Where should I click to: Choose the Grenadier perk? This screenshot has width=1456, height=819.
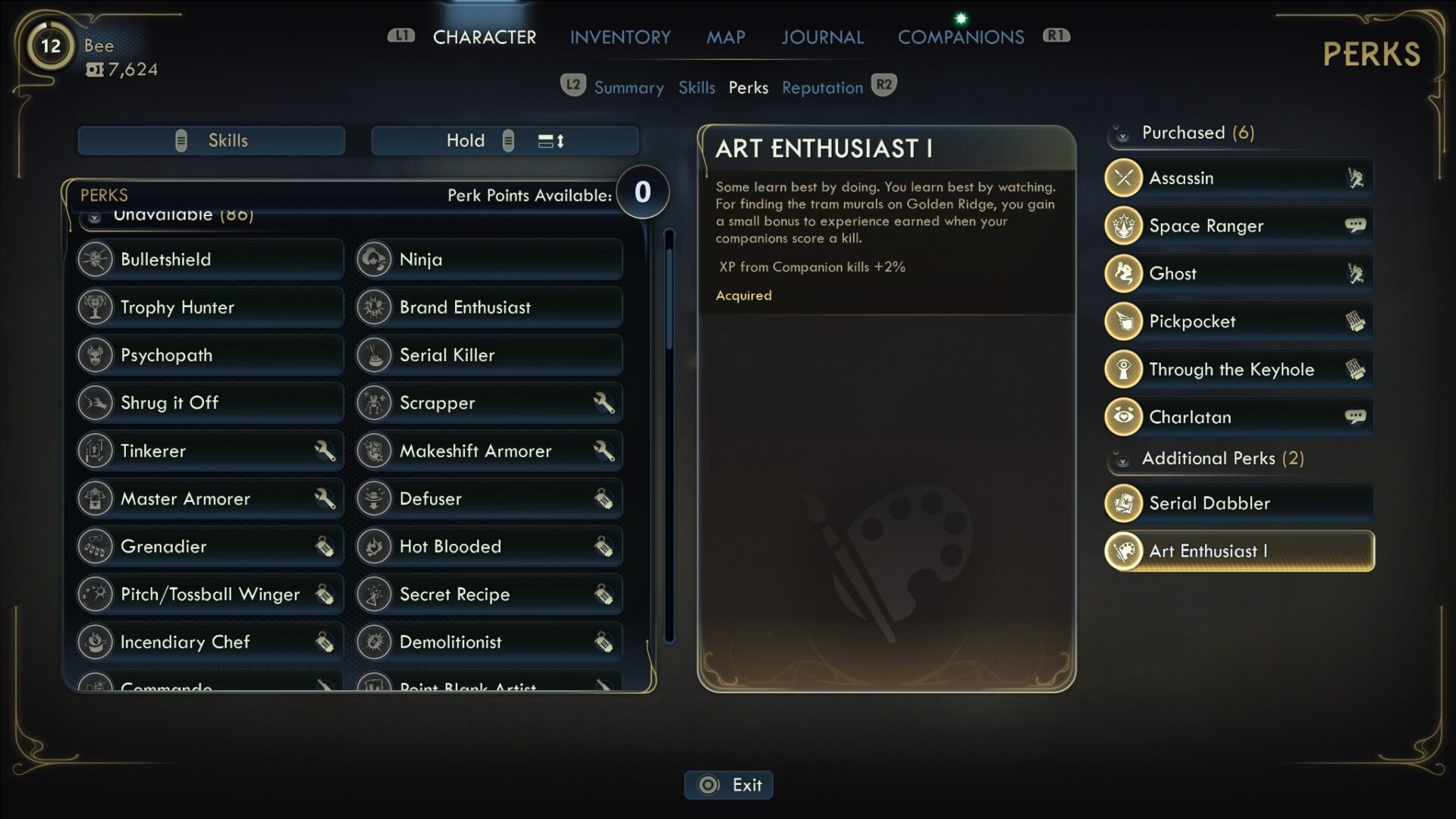point(209,547)
